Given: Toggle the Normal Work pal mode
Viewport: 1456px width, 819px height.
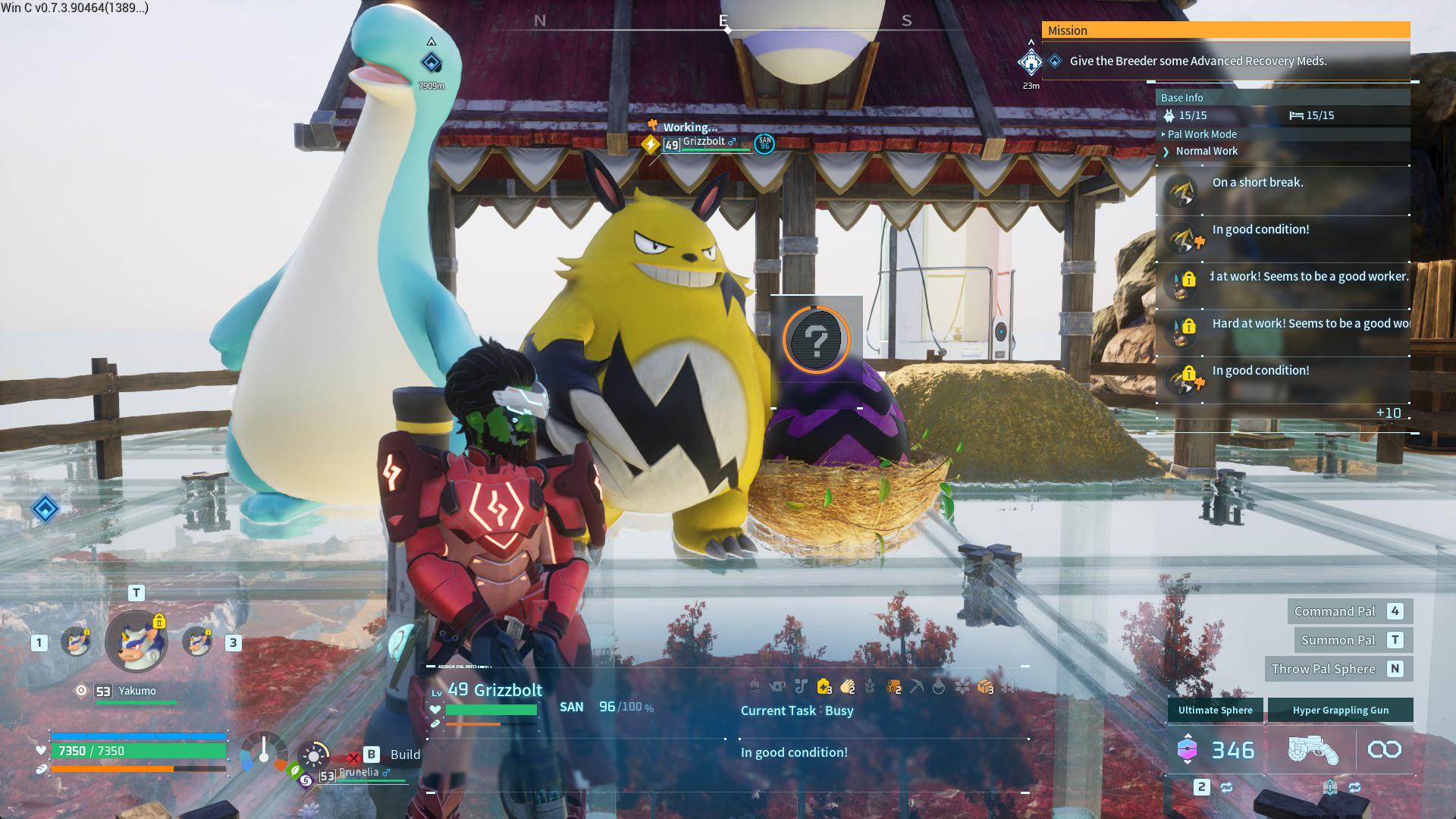Looking at the screenshot, I should click(1206, 151).
